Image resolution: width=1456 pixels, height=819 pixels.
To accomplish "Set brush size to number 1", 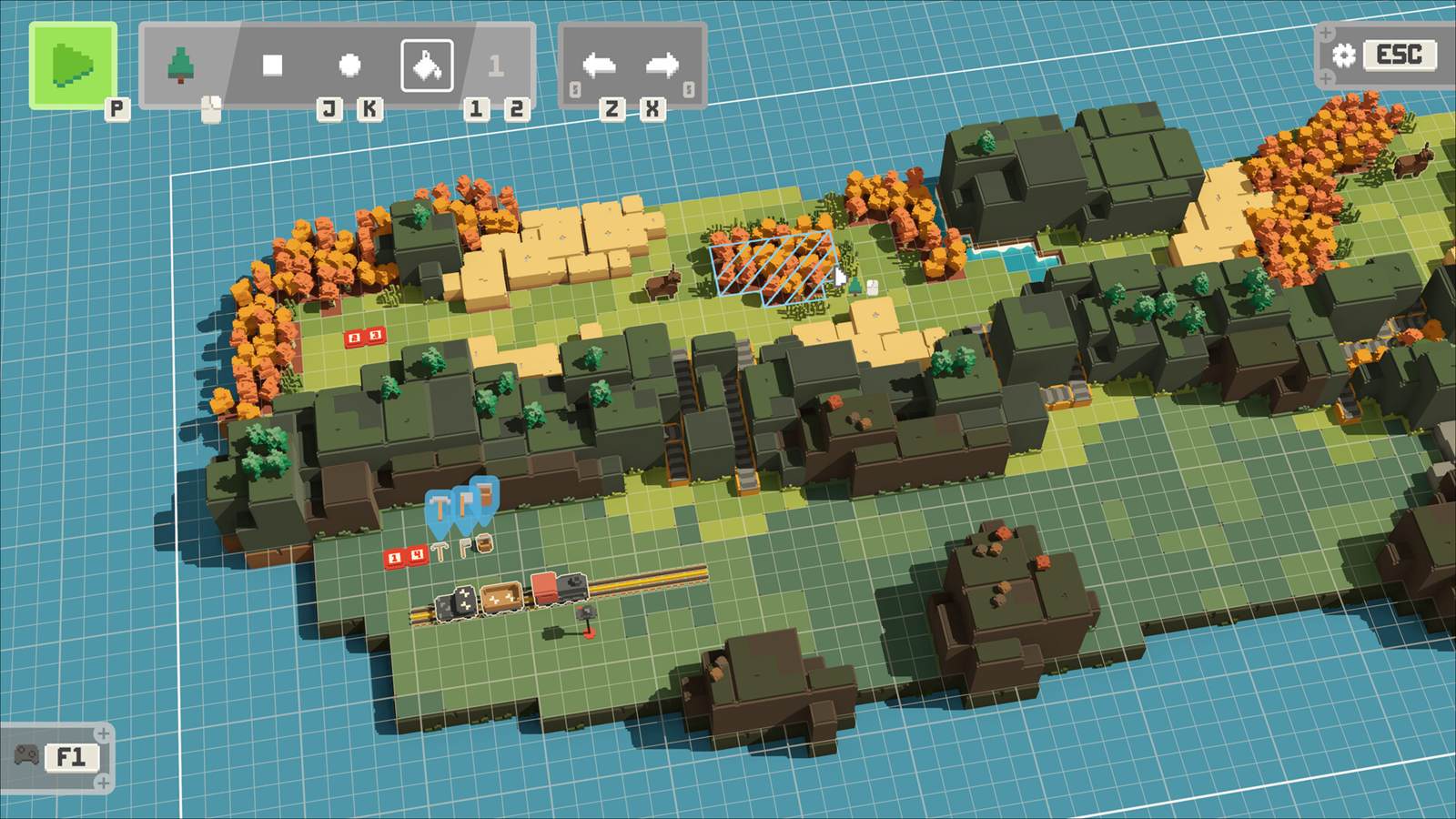I will coord(496,66).
